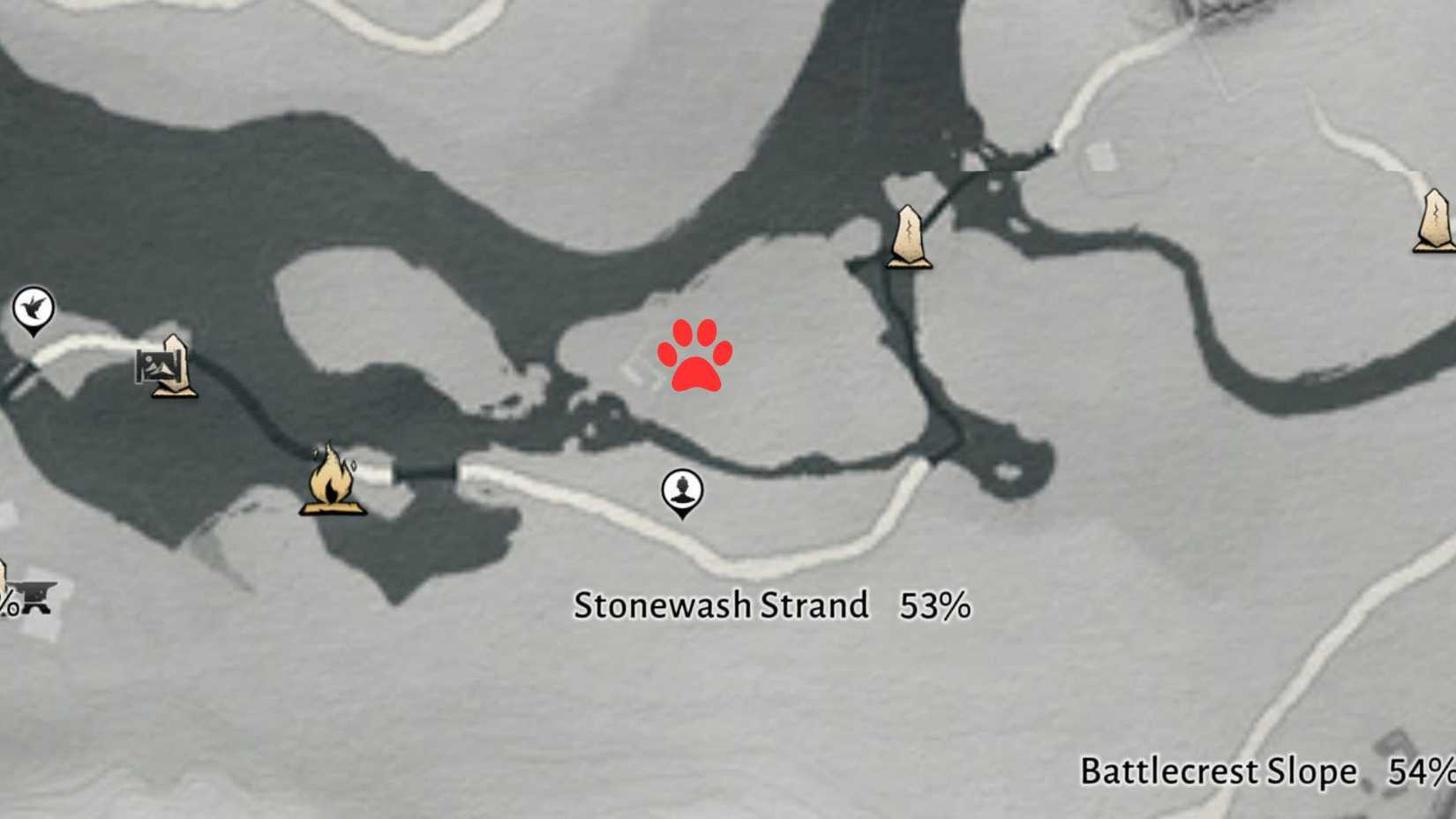Select the 53% completion value for Stonewash Strand
The image size is (1456, 819).
[937, 606]
